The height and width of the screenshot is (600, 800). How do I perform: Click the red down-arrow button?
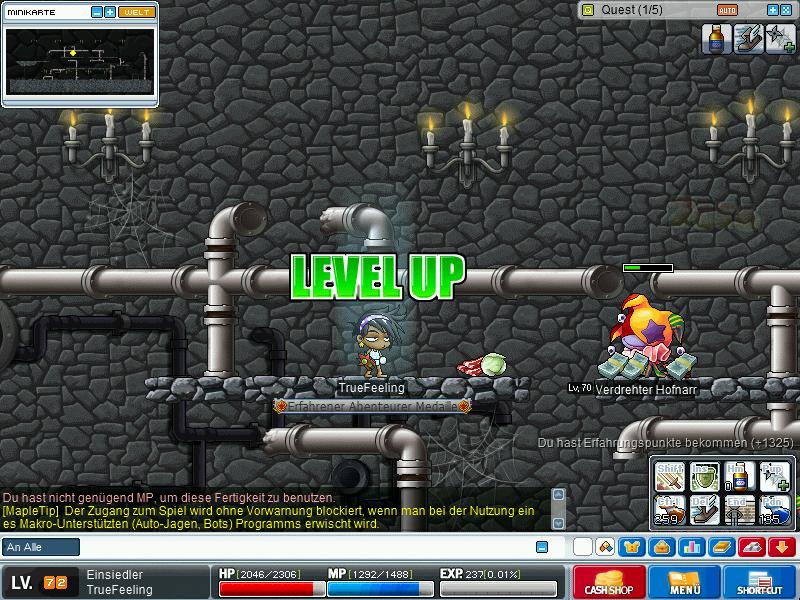782,547
